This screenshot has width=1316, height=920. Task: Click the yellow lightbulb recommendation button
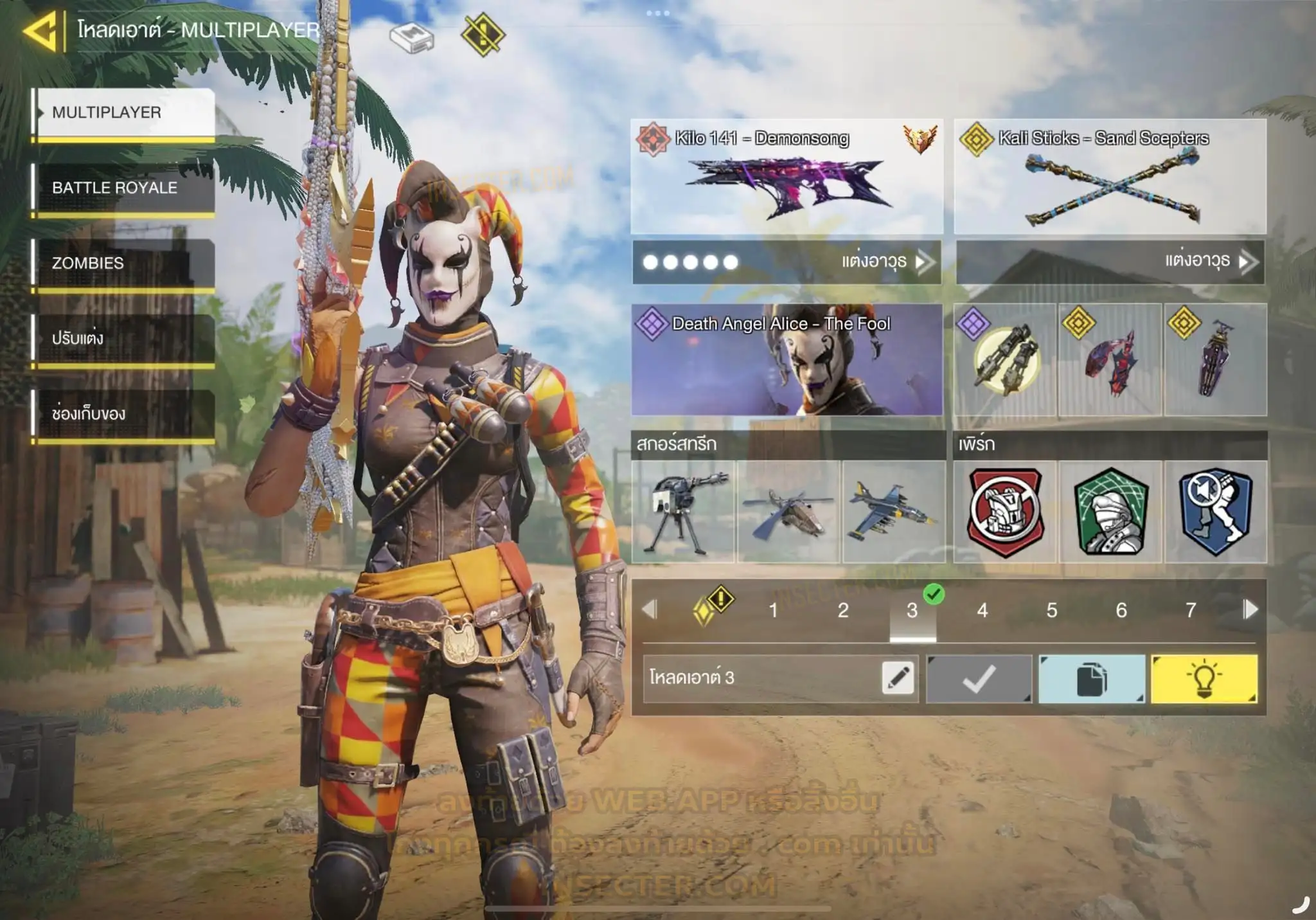pos(1204,679)
